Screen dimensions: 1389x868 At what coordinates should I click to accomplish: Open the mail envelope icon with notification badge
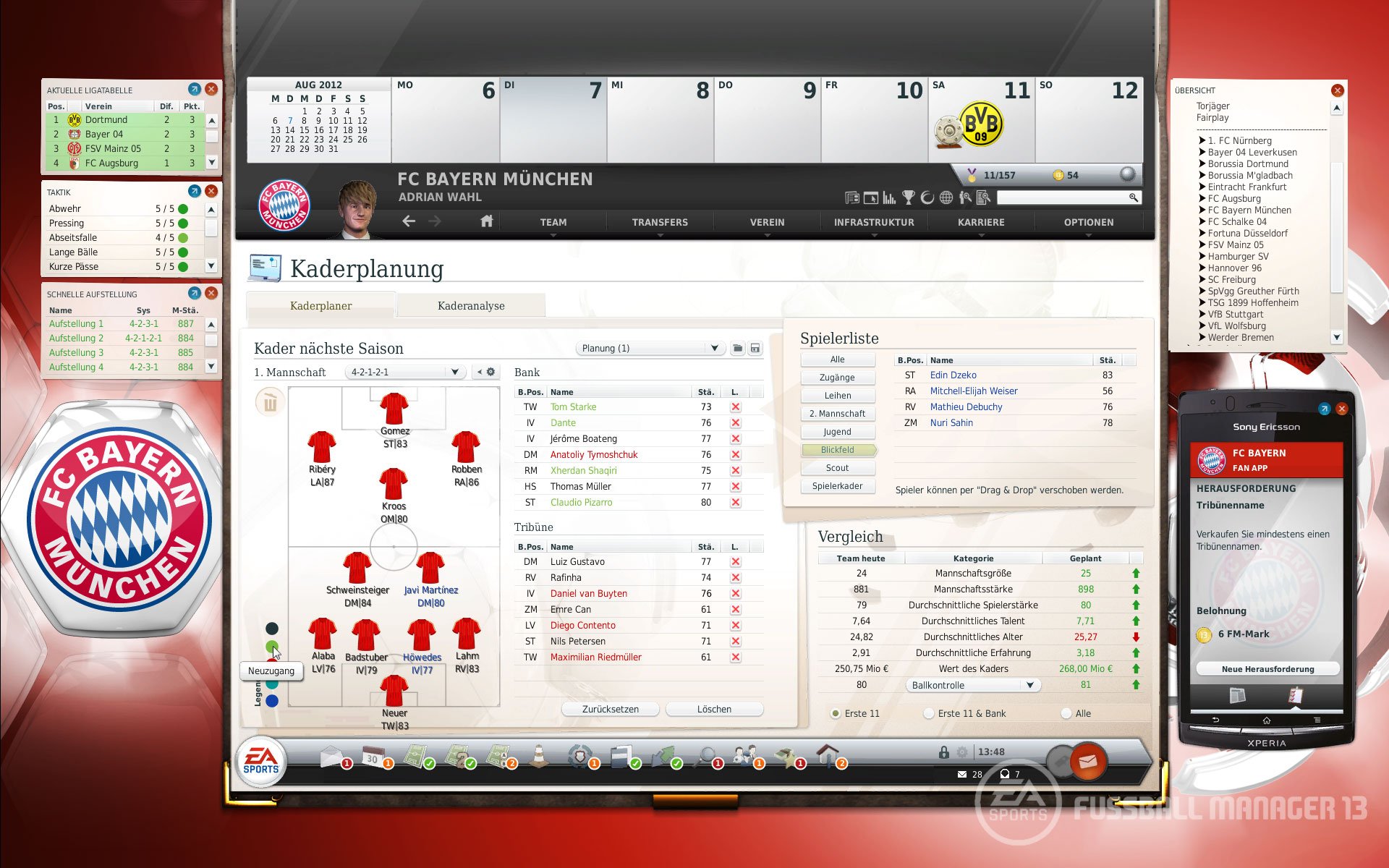coord(331,757)
